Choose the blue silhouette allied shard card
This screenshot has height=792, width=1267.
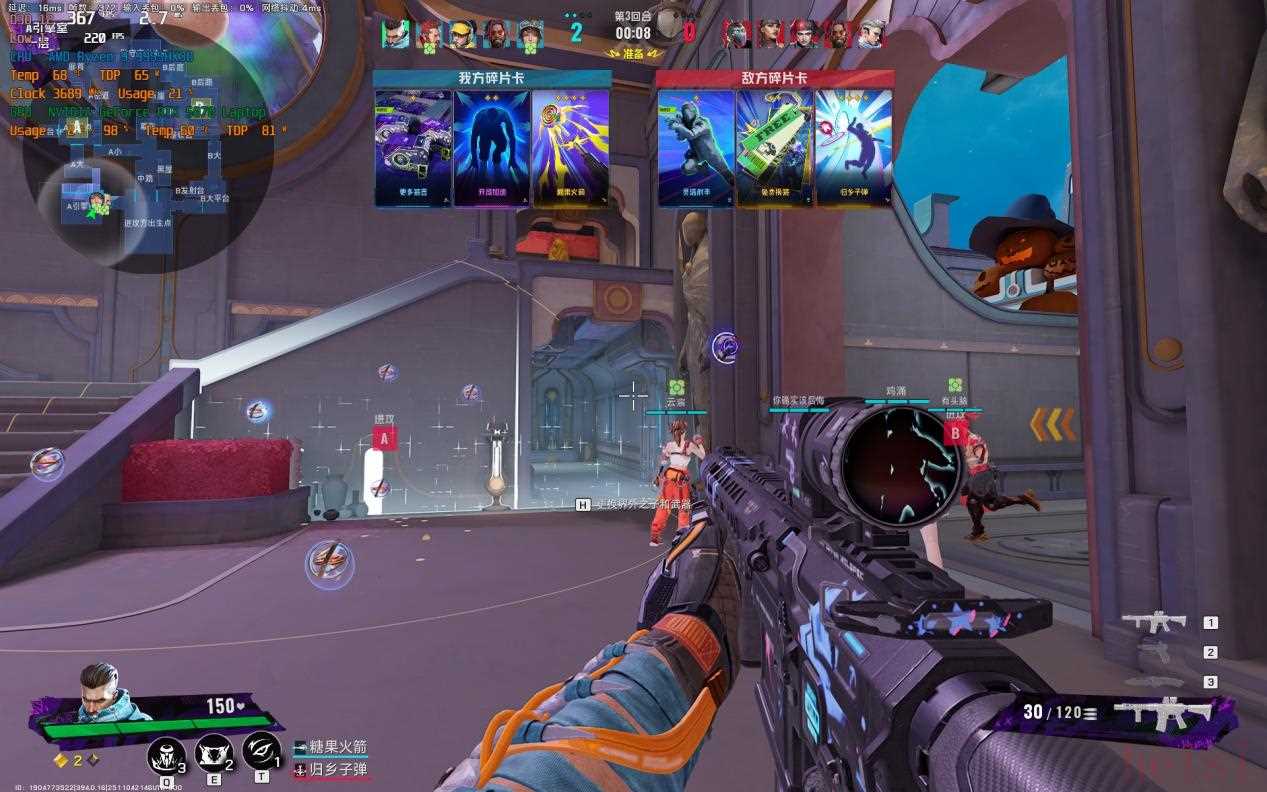492,148
